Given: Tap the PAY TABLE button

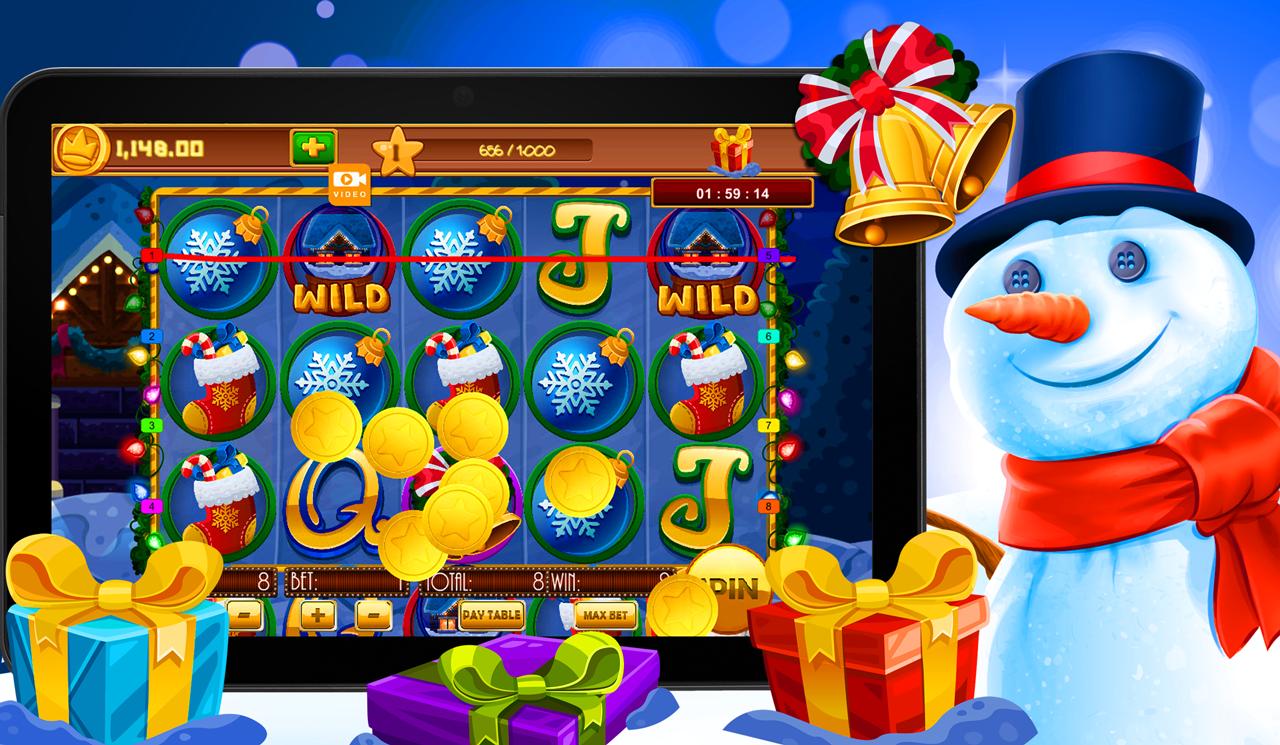Looking at the screenshot, I should click(490, 616).
